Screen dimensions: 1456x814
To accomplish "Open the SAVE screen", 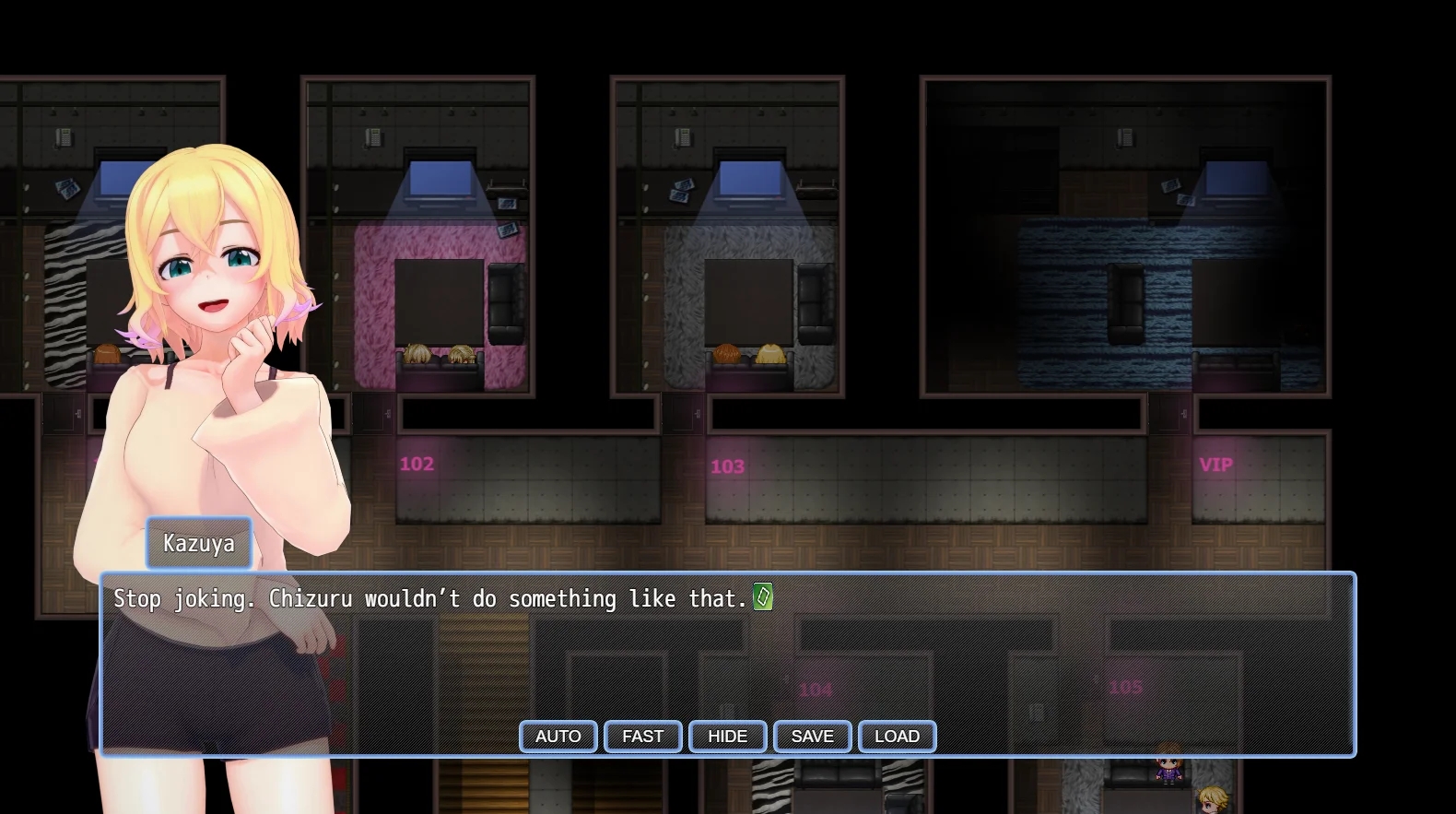I will point(812,737).
